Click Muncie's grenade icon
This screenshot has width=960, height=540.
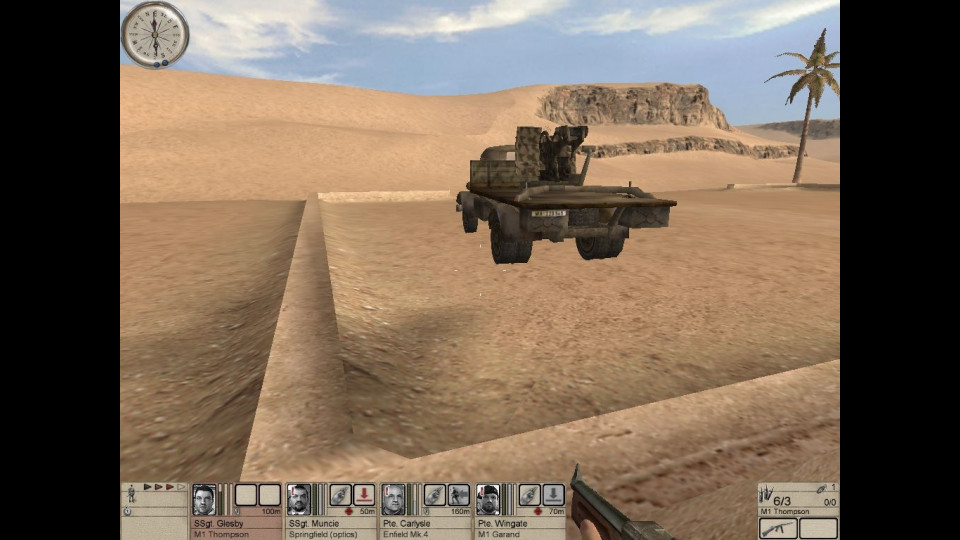click(340, 495)
